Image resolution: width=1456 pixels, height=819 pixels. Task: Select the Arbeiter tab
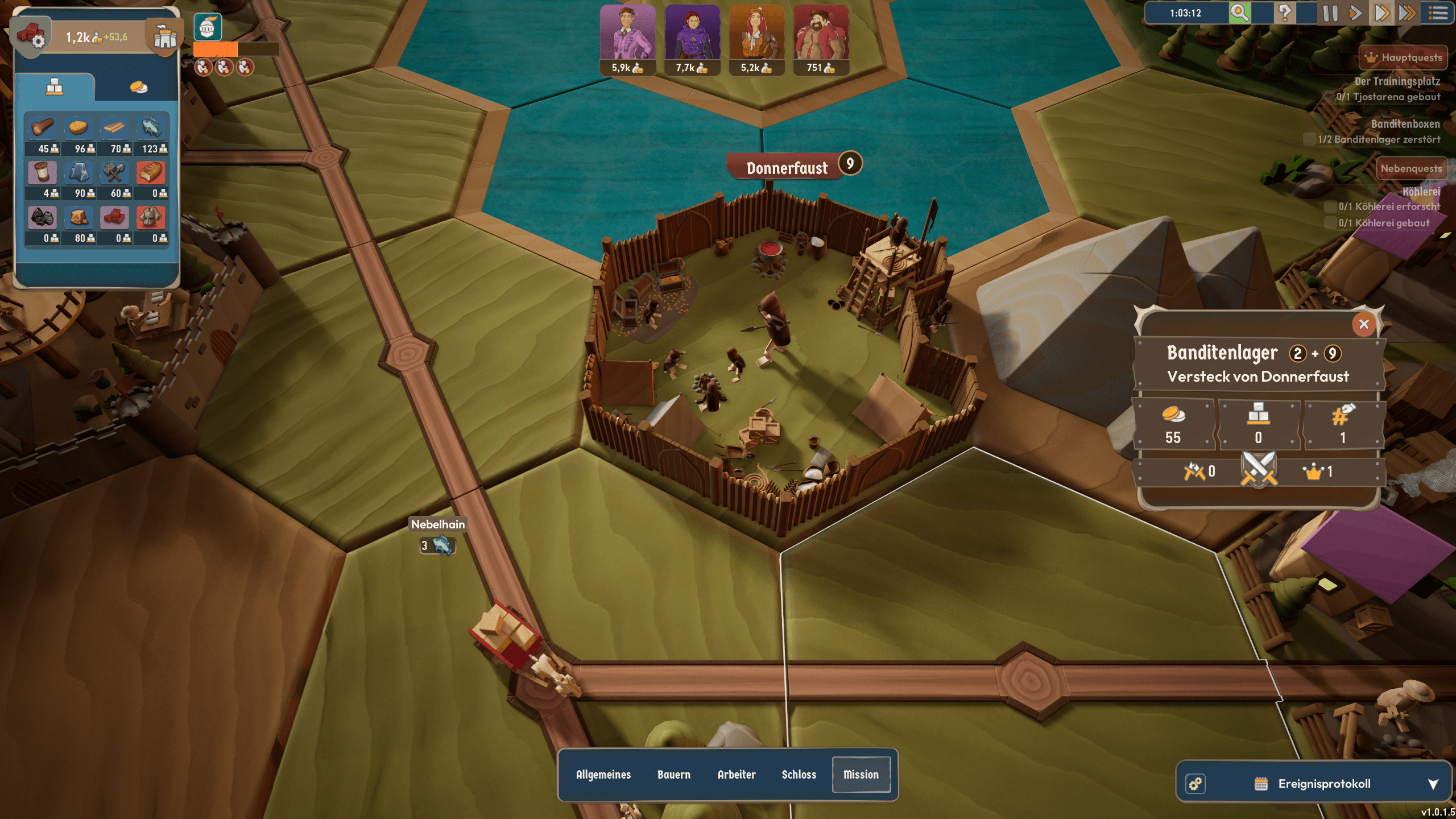coord(736,775)
